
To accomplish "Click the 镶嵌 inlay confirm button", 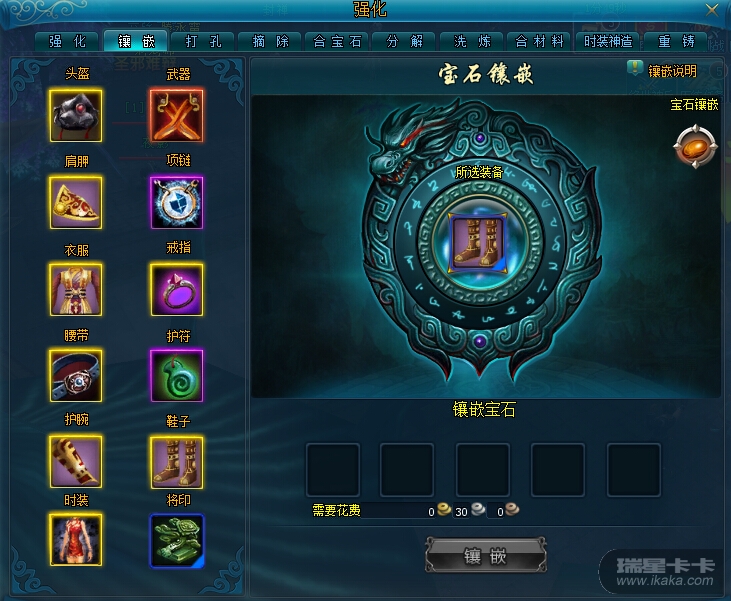I will pyautogui.click(x=486, y=556).
